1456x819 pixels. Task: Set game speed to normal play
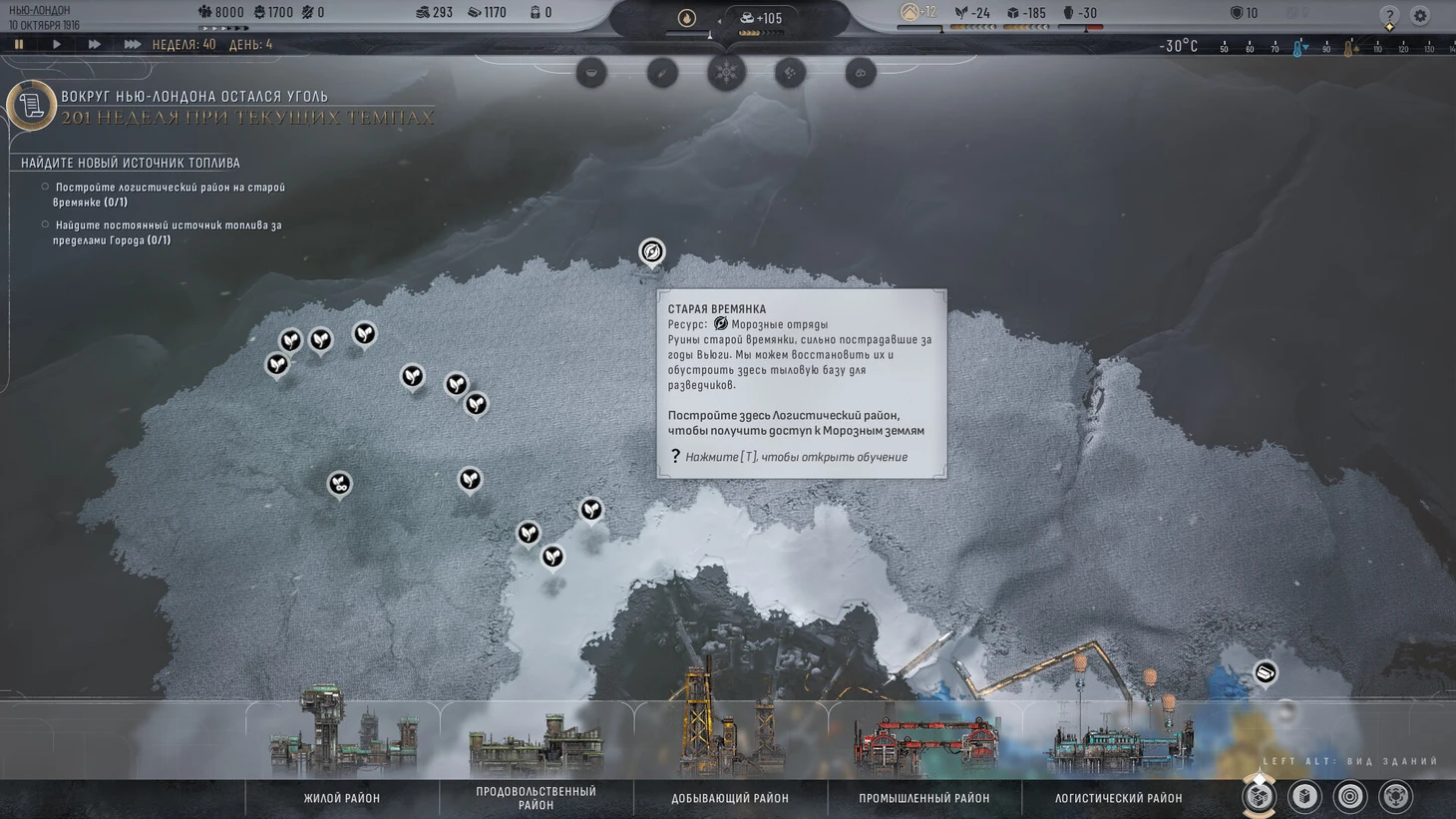click(56, 44)
